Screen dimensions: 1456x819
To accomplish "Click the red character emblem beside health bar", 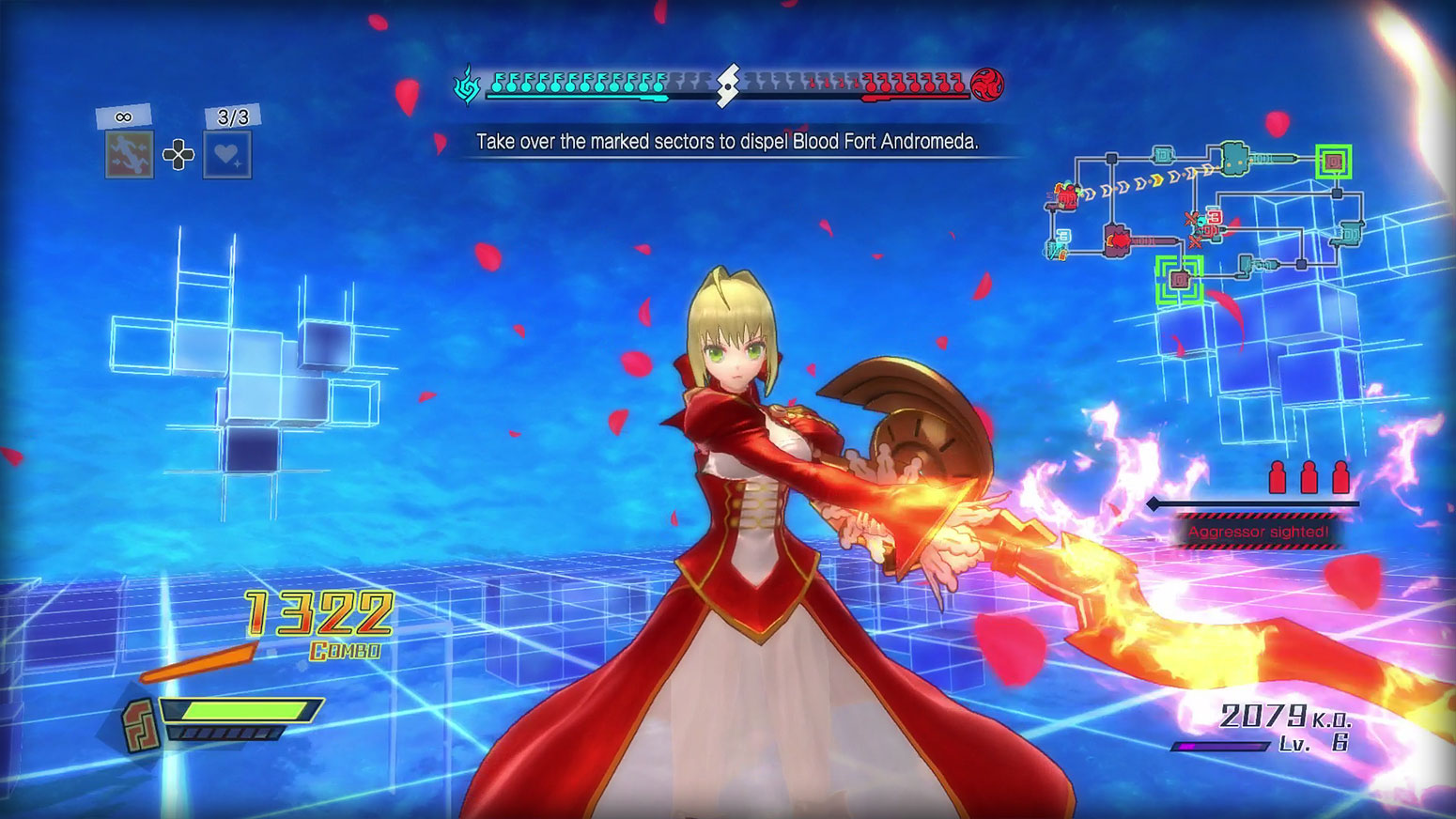I will click(141, 725).
